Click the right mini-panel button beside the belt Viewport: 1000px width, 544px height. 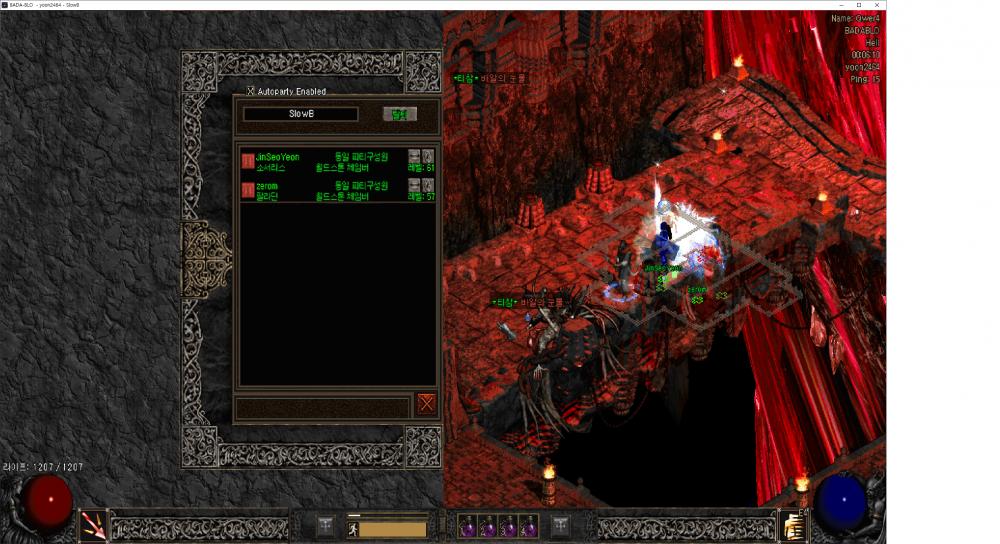560,525
